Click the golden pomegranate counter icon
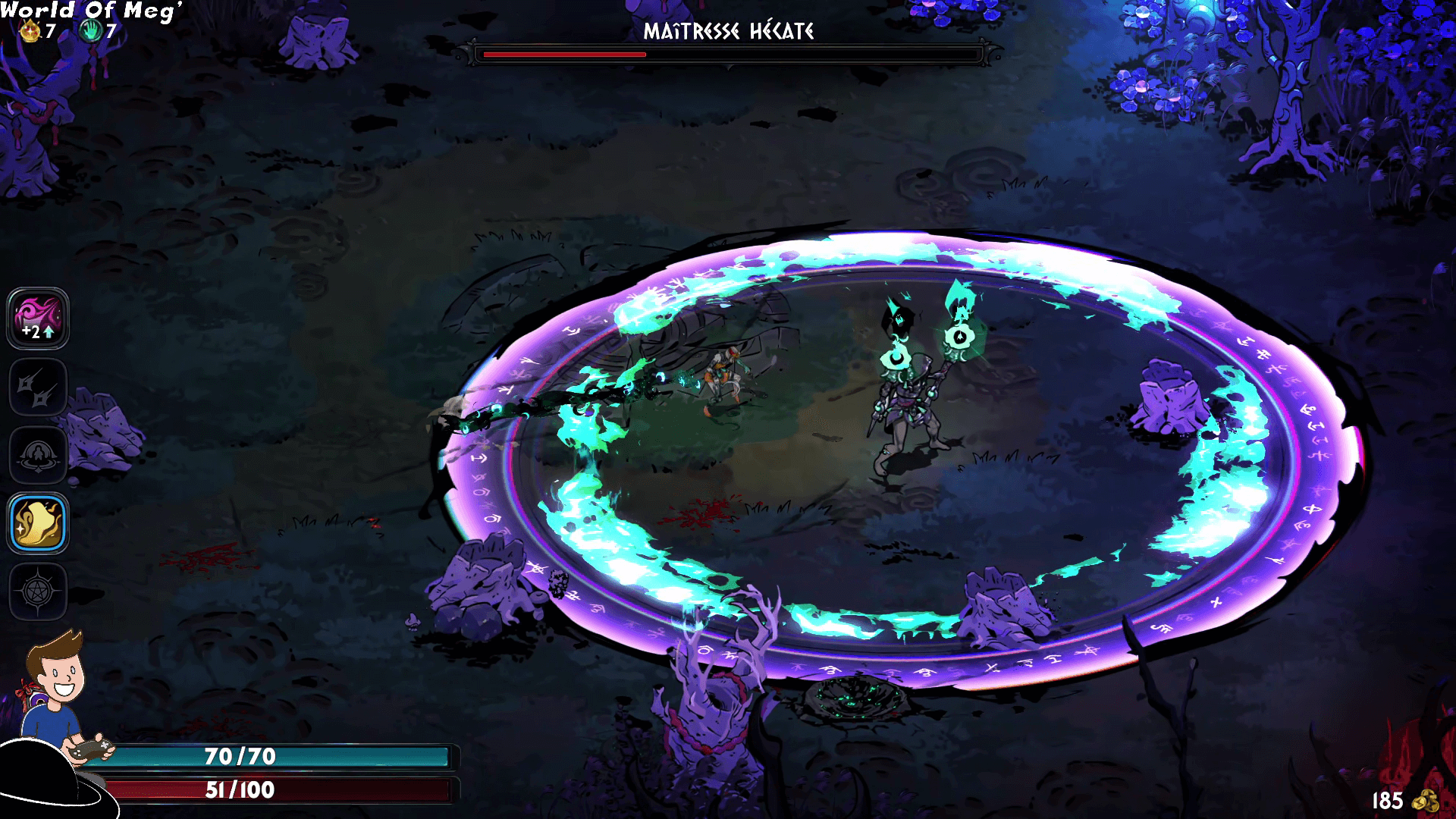Image resolution: width=1456 pixels, height=819 pixels. [x=30, y=31]
